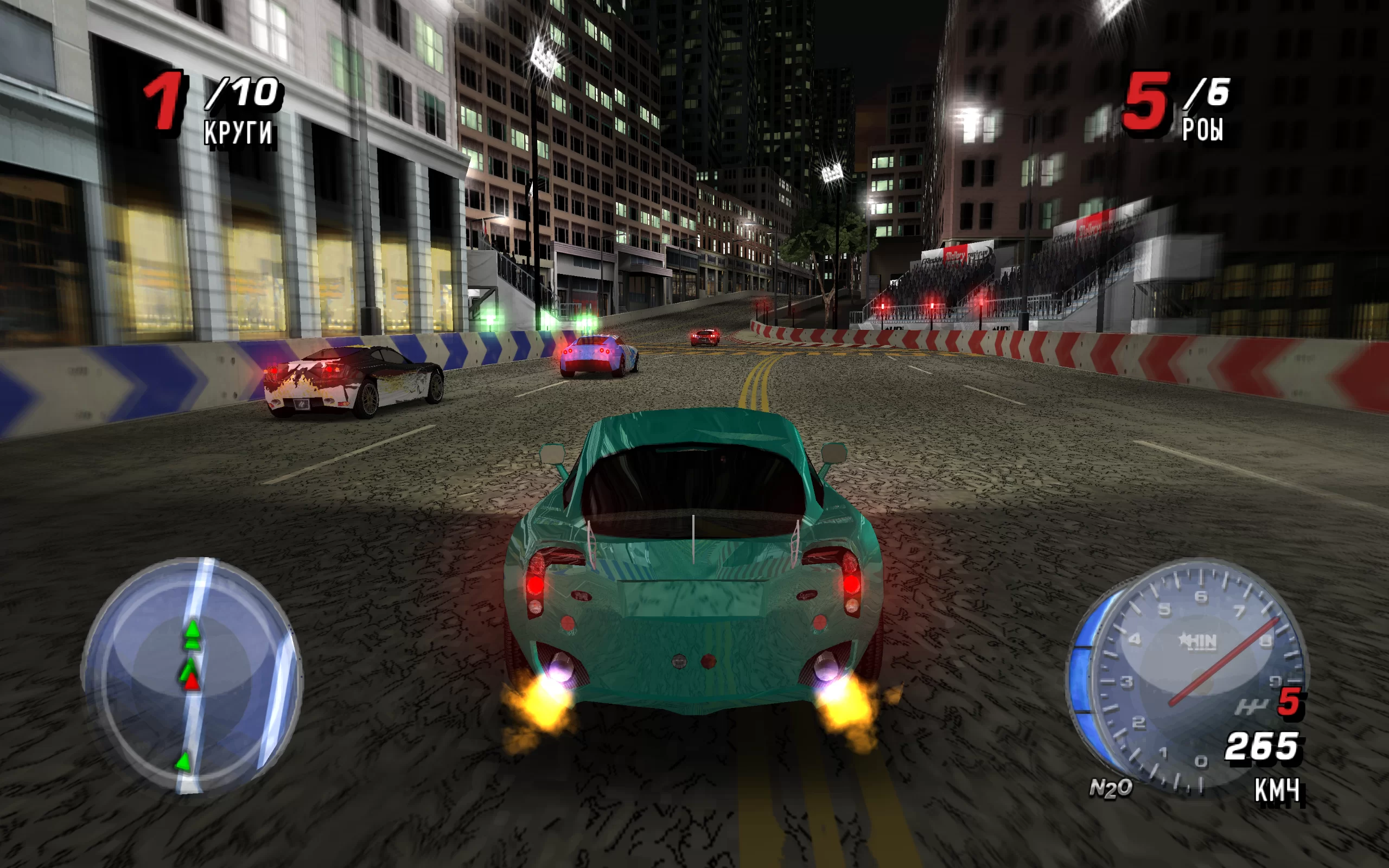Click the circular track minimap

tap(192, 676)
